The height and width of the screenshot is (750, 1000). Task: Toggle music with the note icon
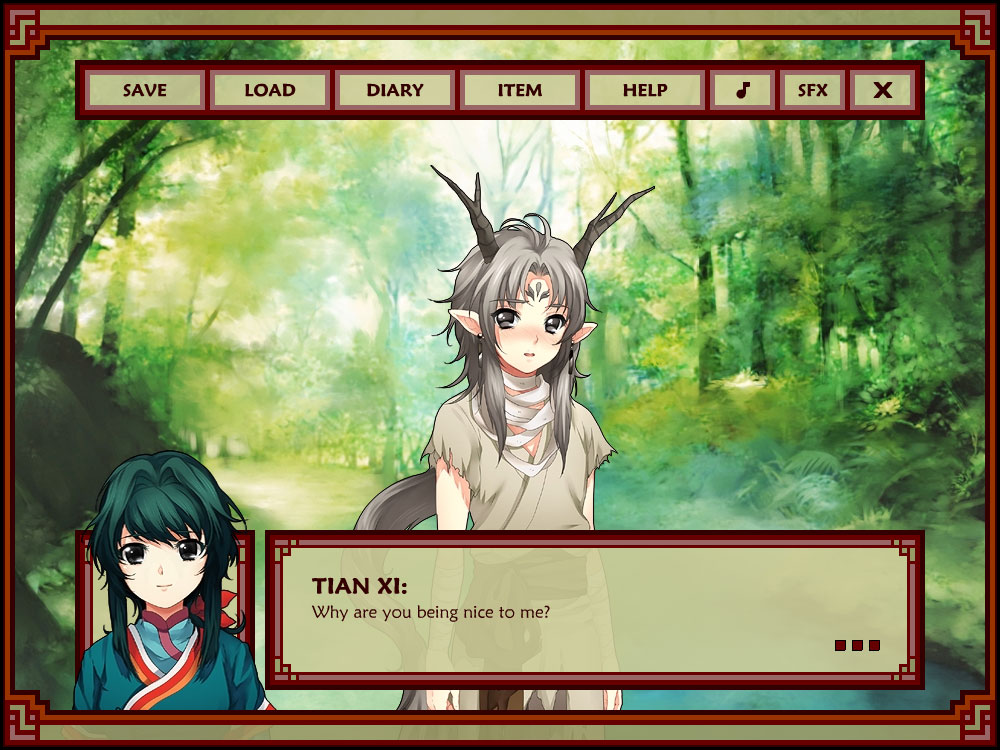(742, 90)
